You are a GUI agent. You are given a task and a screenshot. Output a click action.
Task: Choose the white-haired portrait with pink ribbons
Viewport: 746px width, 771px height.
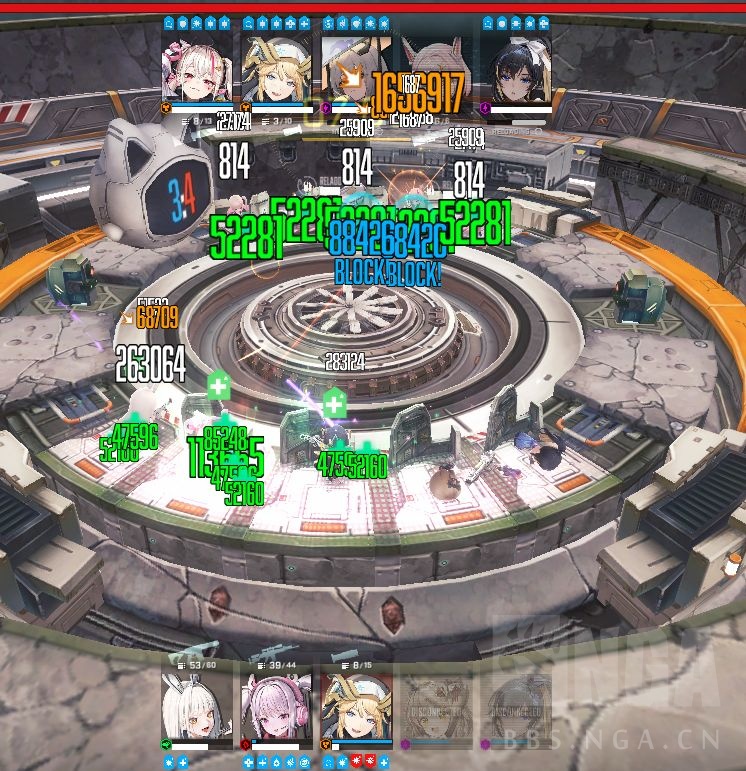coord(197,66)
